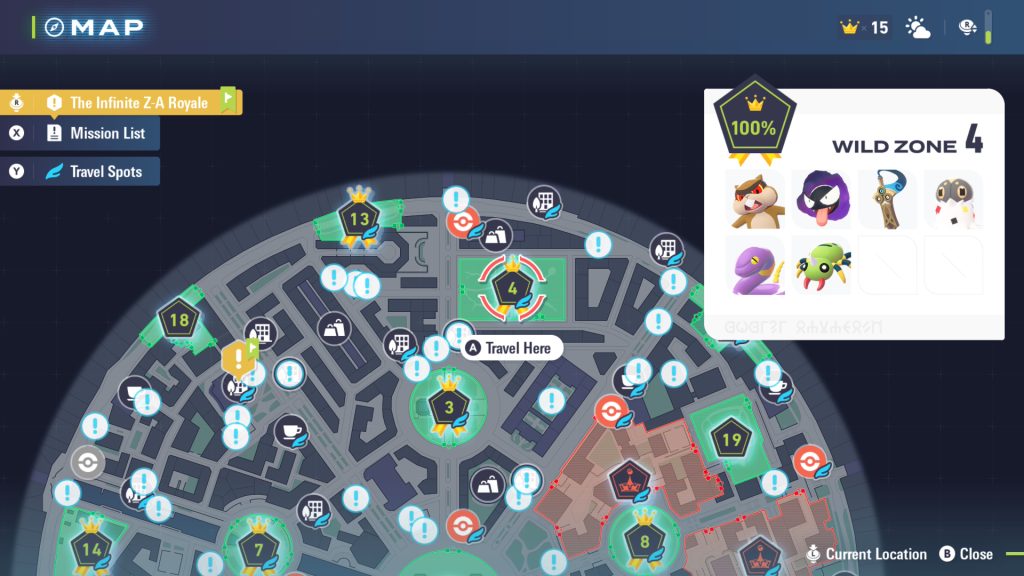Select the Patrat thumbnail
This screenshot has width=1024, height=576.
(756, 199)
